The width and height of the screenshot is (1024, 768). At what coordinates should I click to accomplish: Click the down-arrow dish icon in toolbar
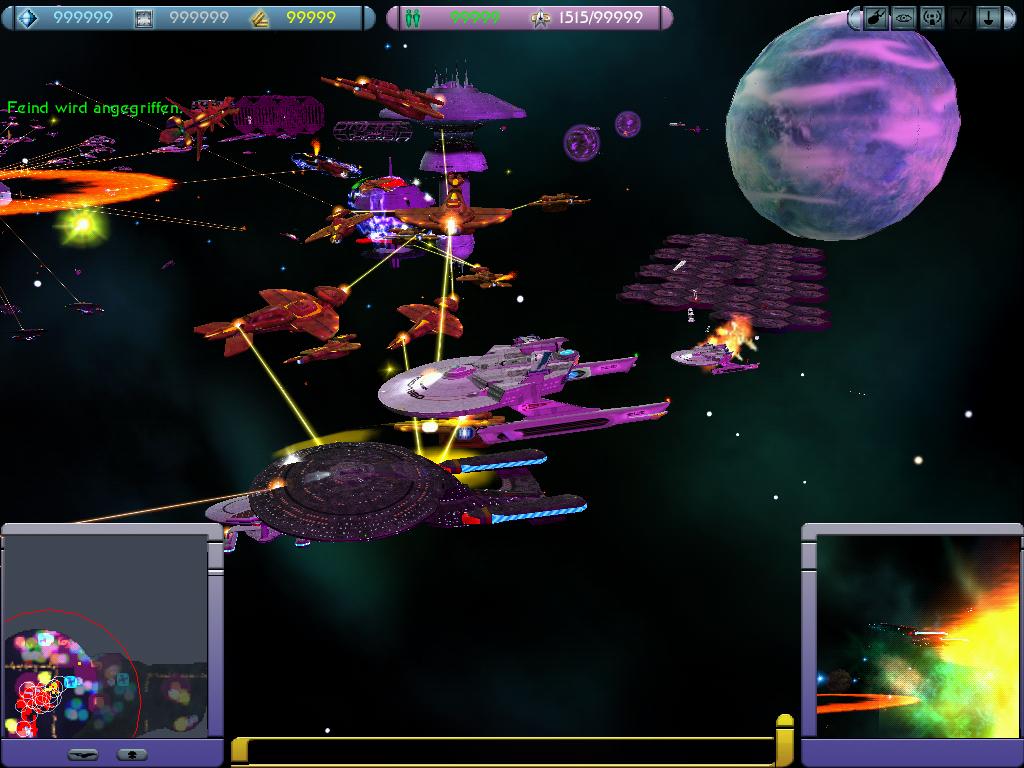point(987,18)
